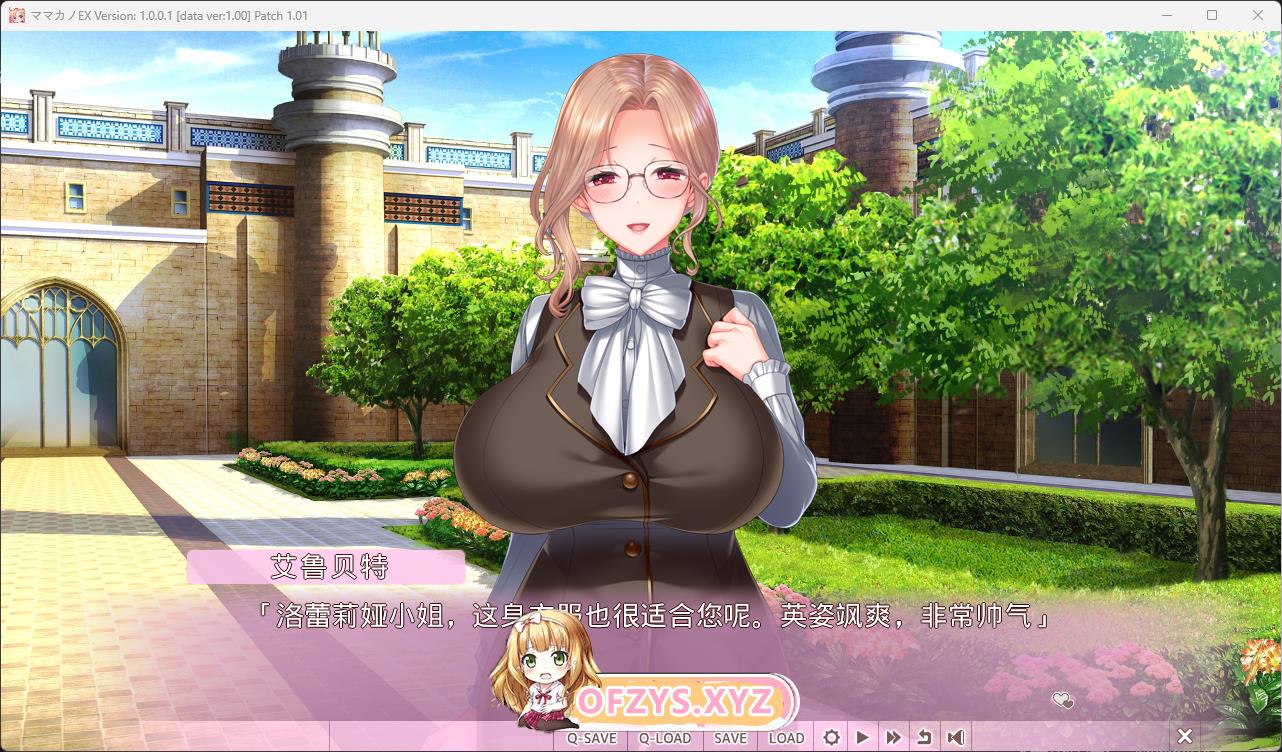Click the curved return arrow icon

(x=924, y=738)
